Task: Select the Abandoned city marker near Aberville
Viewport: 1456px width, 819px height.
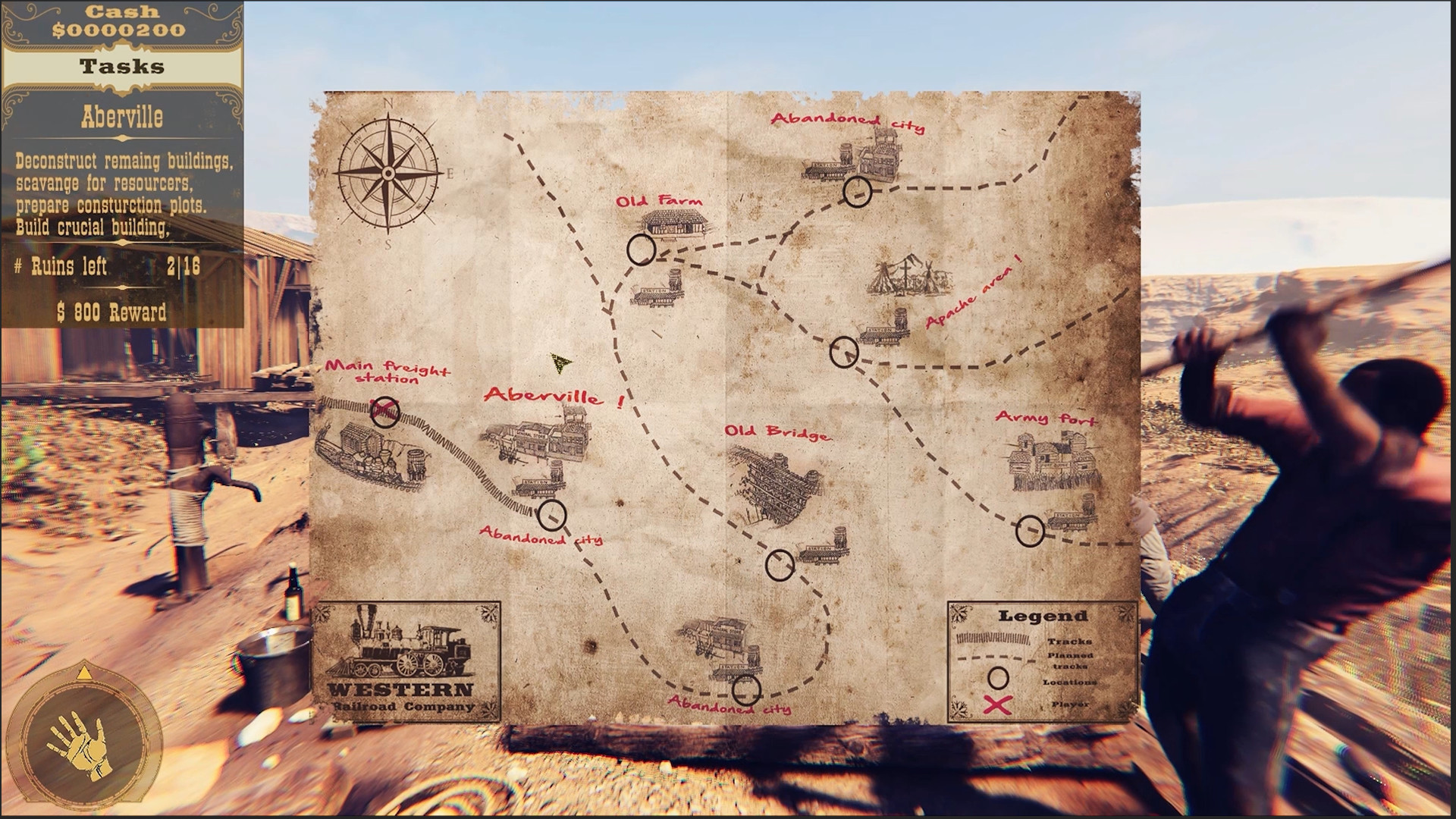Action: click(554, 514)
